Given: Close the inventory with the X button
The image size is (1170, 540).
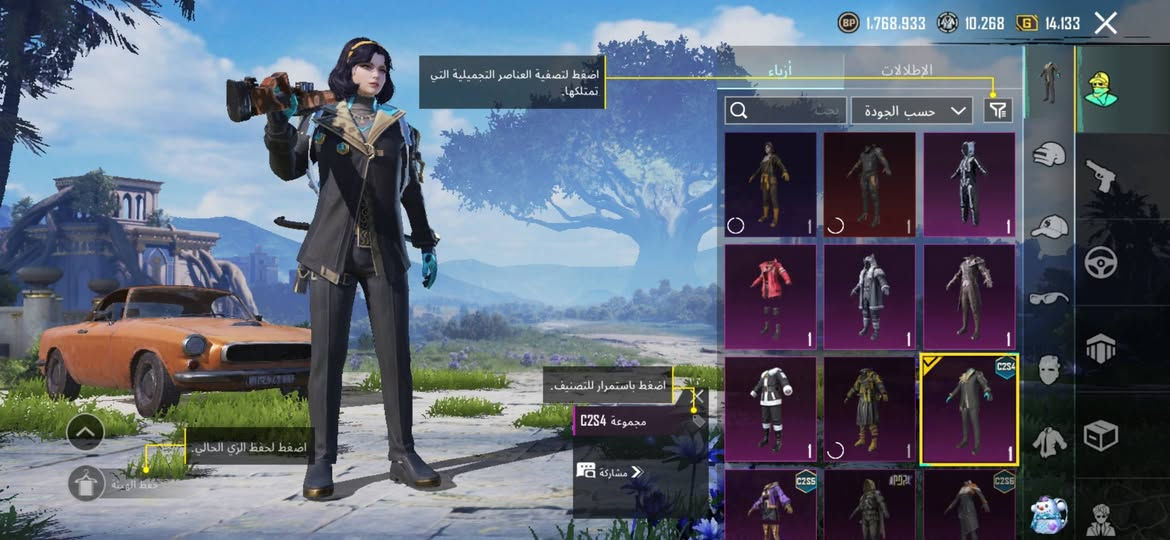Looking at the screenshot, I should click(1105, 23).
